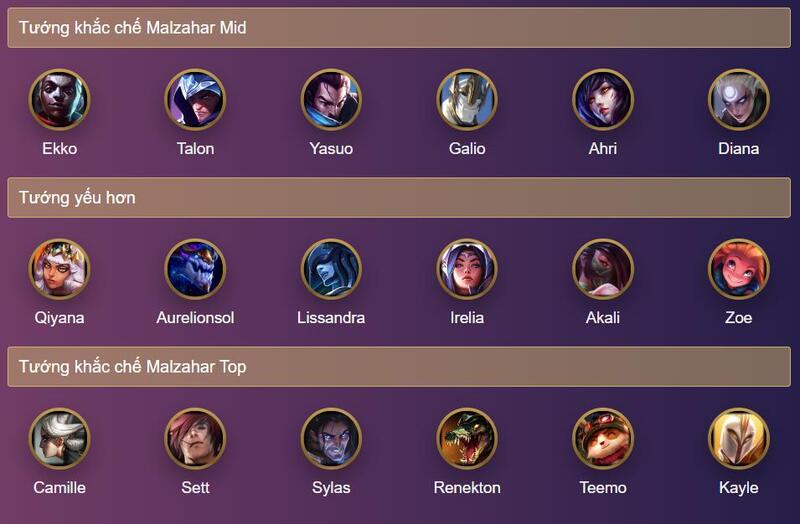Open the Galio champion portrait
This screenshot has height=524, width=800.
[x=467, y=99]
